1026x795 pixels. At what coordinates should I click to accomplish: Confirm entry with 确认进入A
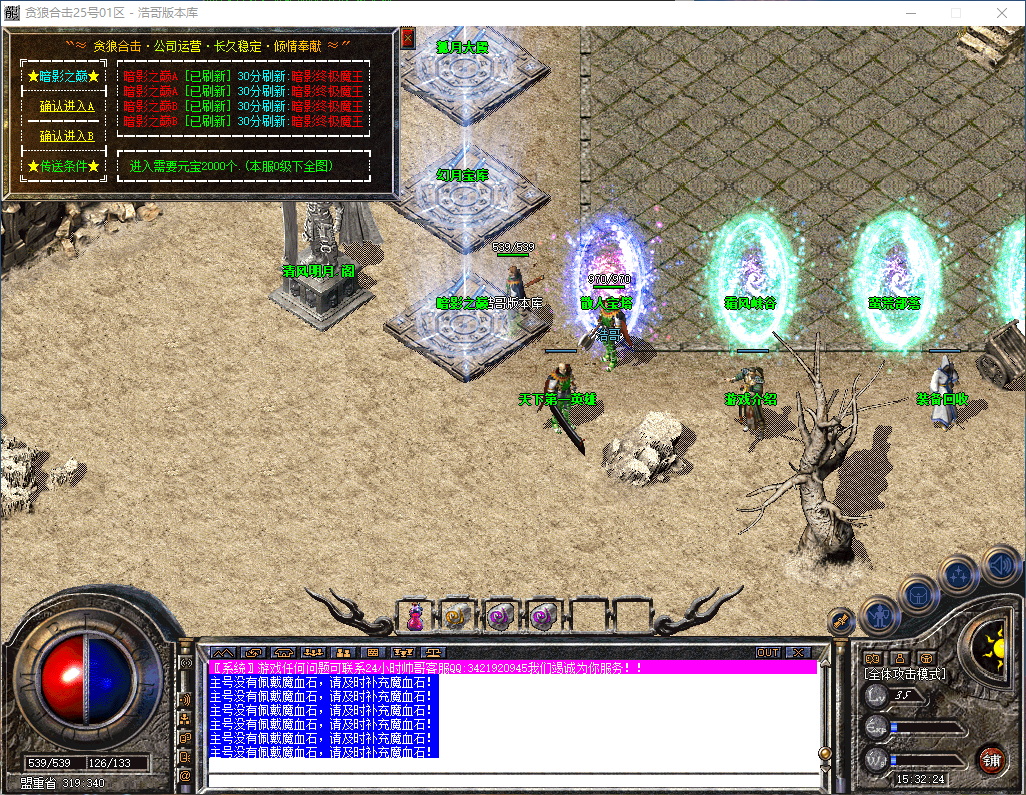(66, 106)
